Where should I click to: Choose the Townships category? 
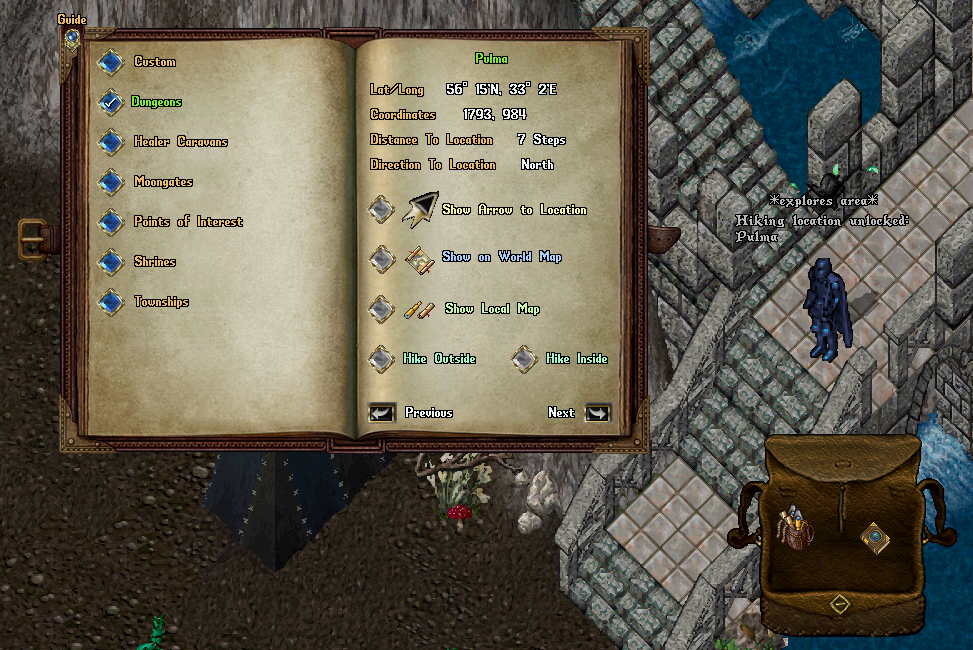coord(110,302)
